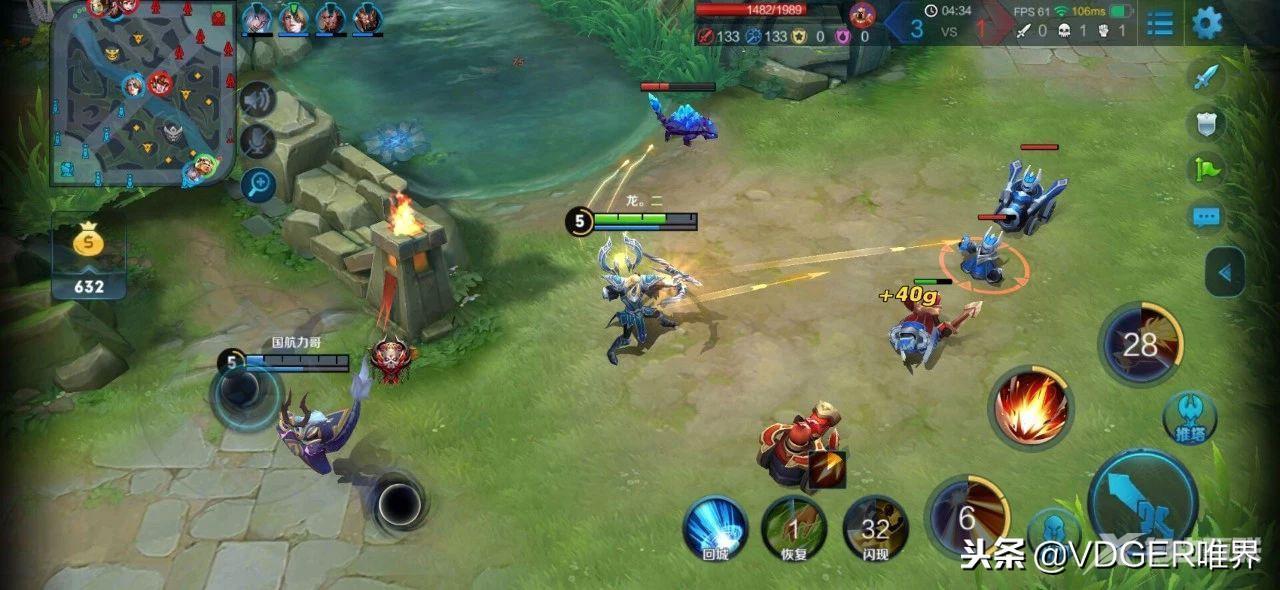Open the scoreboard list icon
The height and width of the screenshot is (590, 1280).
pyautogui.click(x=1160, y=22)
